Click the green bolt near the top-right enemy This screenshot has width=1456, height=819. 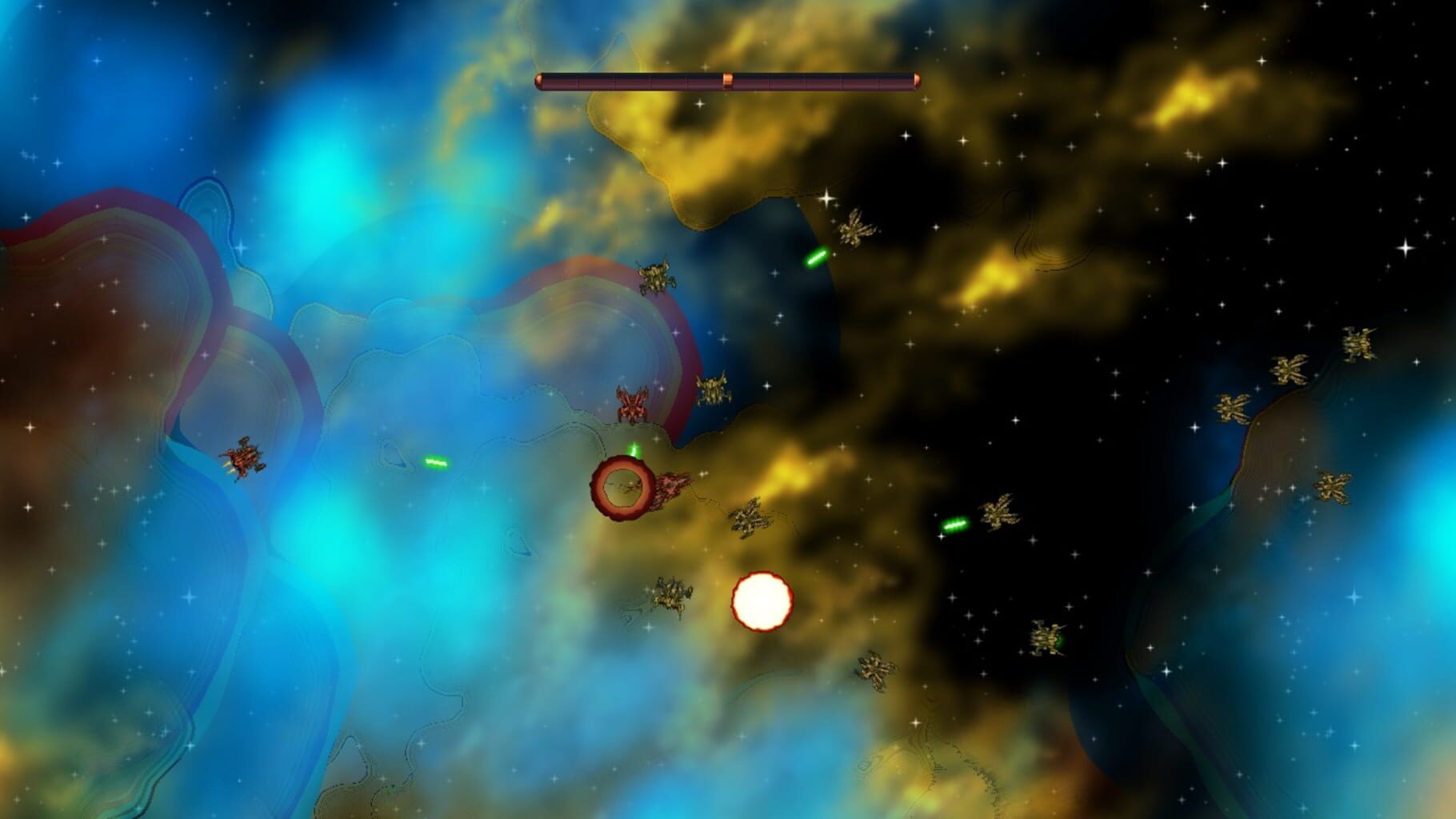coord(816,256)
